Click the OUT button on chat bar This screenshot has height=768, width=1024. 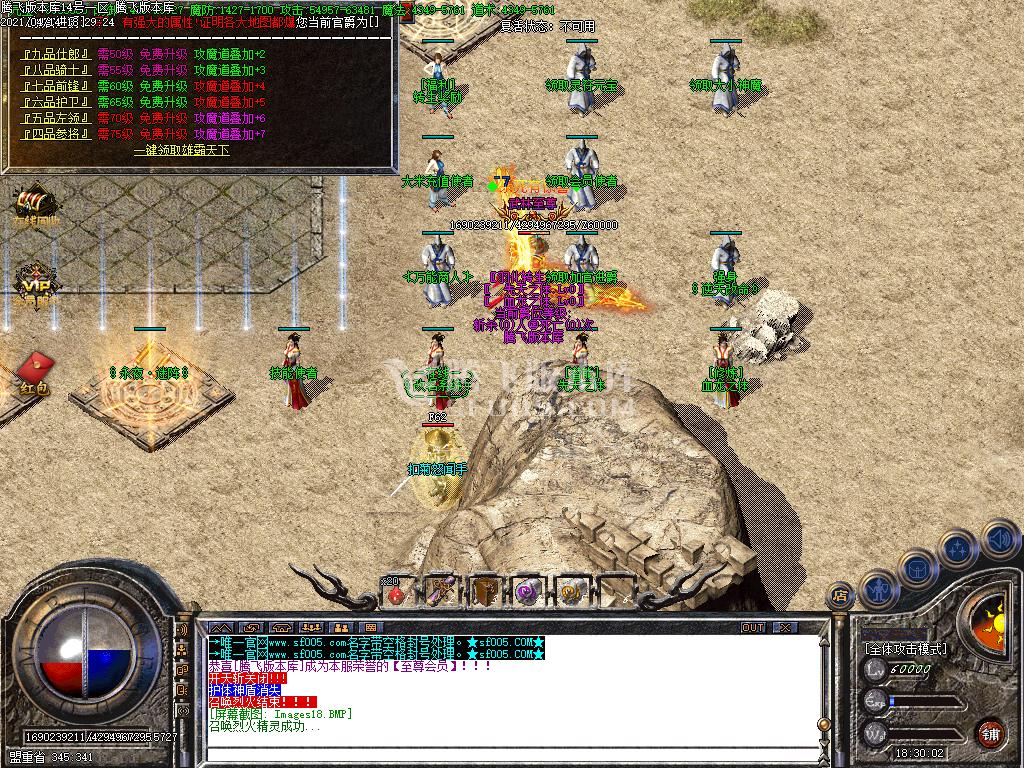[x=752, y=628]
